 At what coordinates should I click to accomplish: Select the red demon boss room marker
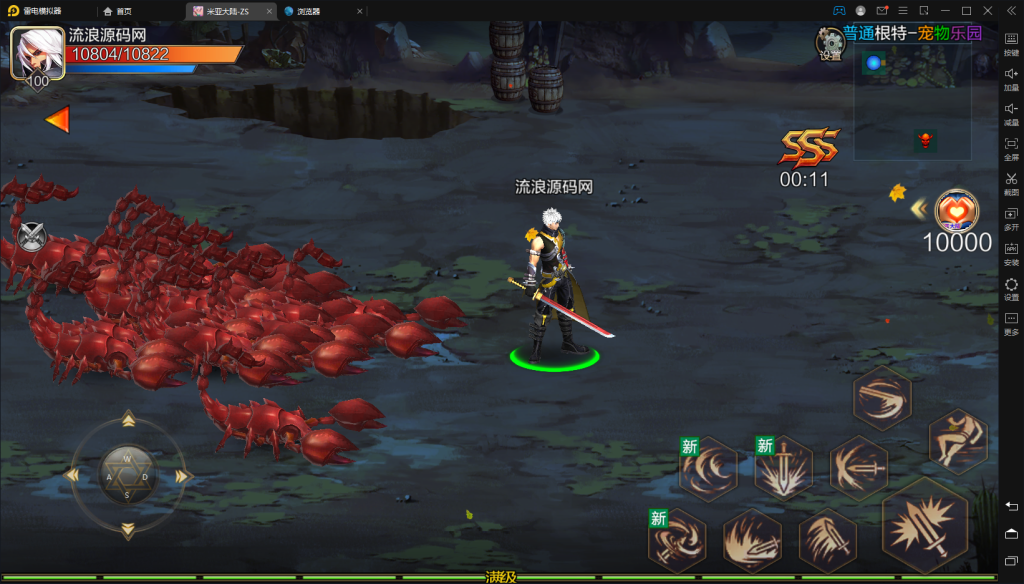(925, 141)
